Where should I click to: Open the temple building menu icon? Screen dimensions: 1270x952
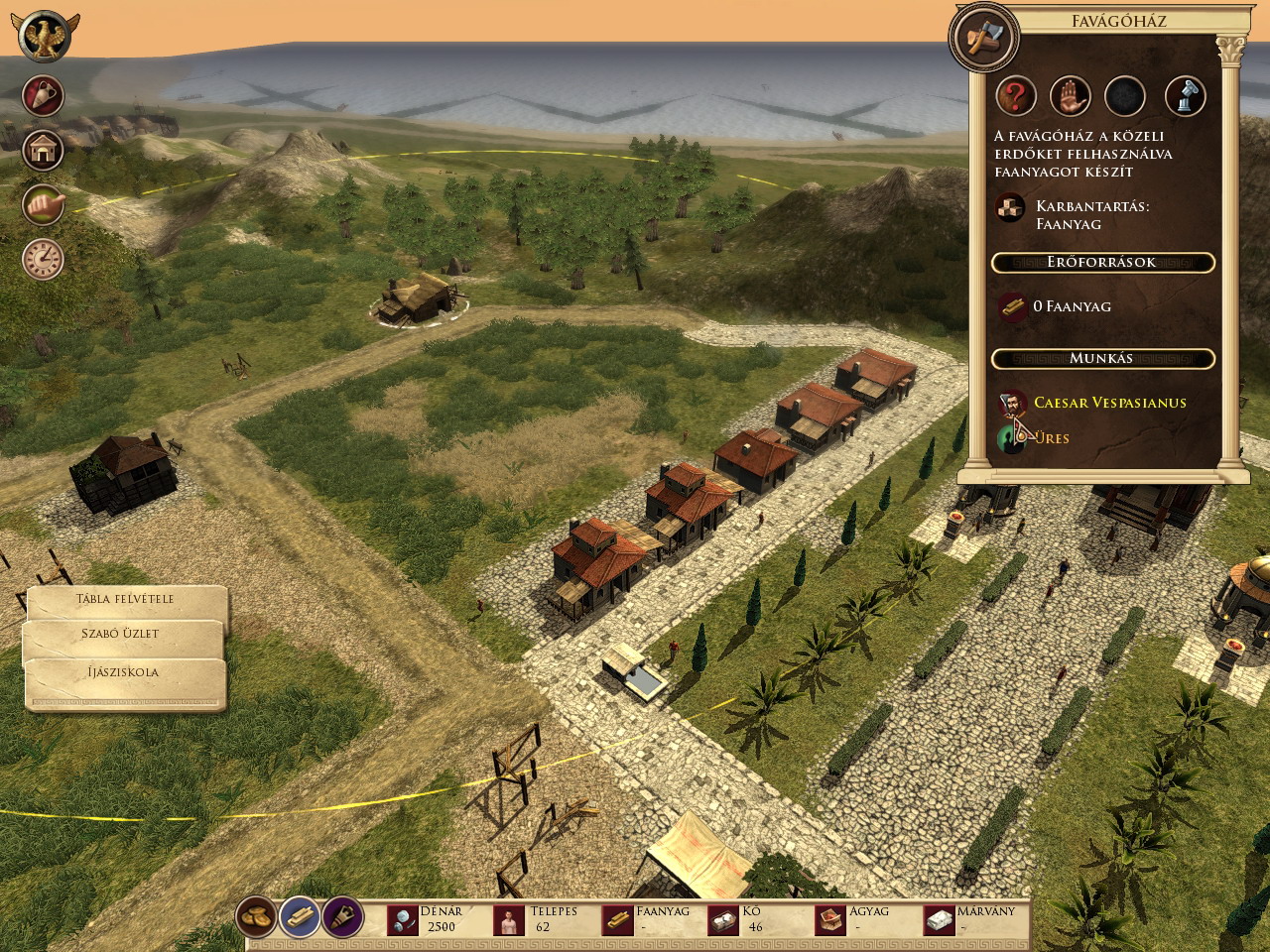(44, 150)
